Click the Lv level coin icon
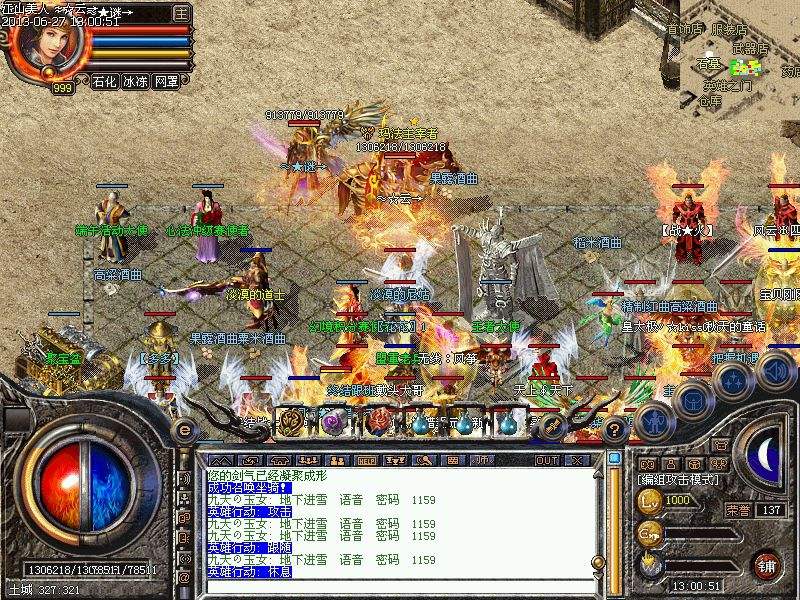Viewport: 800px width, 600px height. tap(649, 499)
